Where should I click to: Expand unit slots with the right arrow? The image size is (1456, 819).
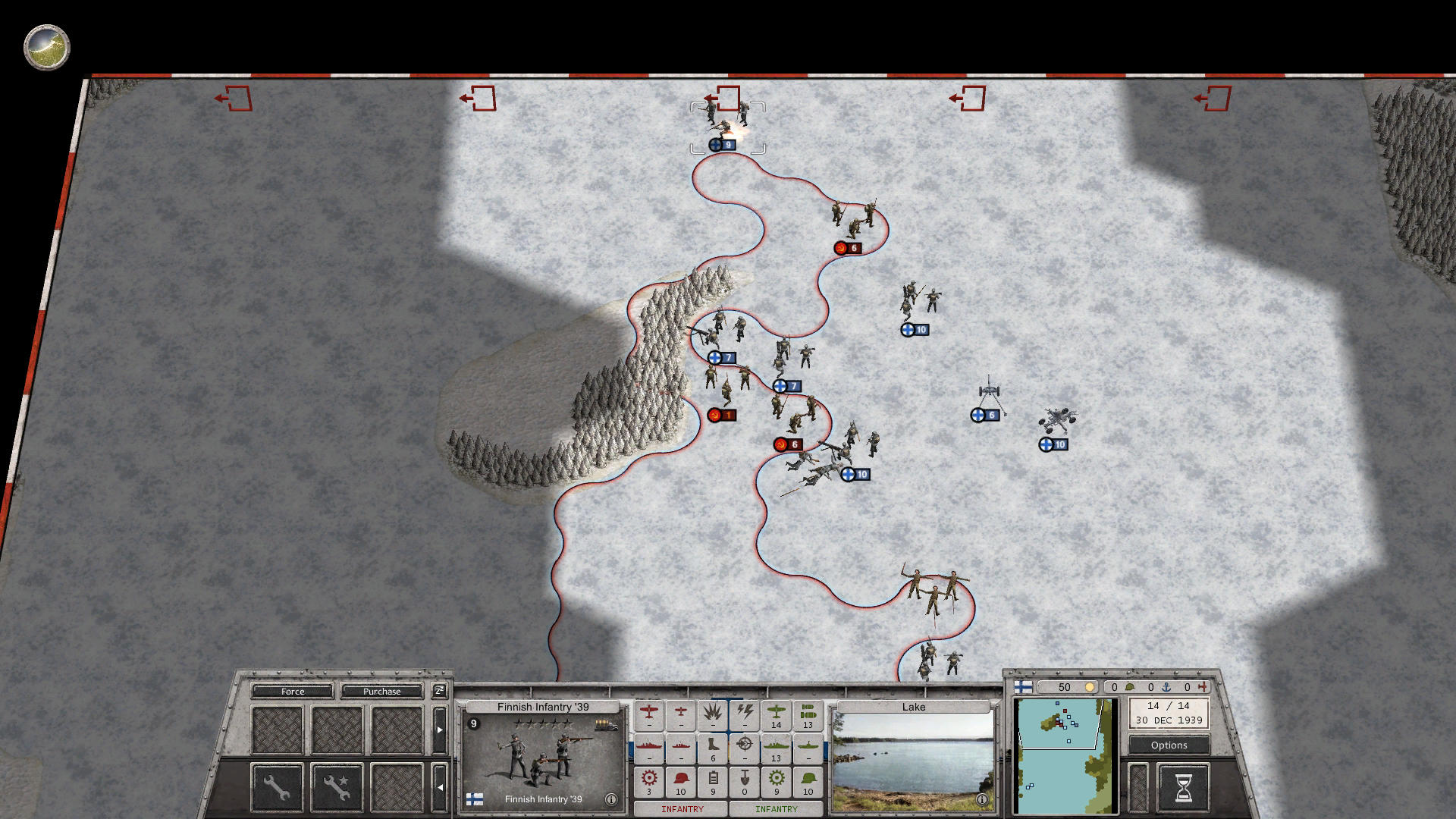(x=440, y=730)
